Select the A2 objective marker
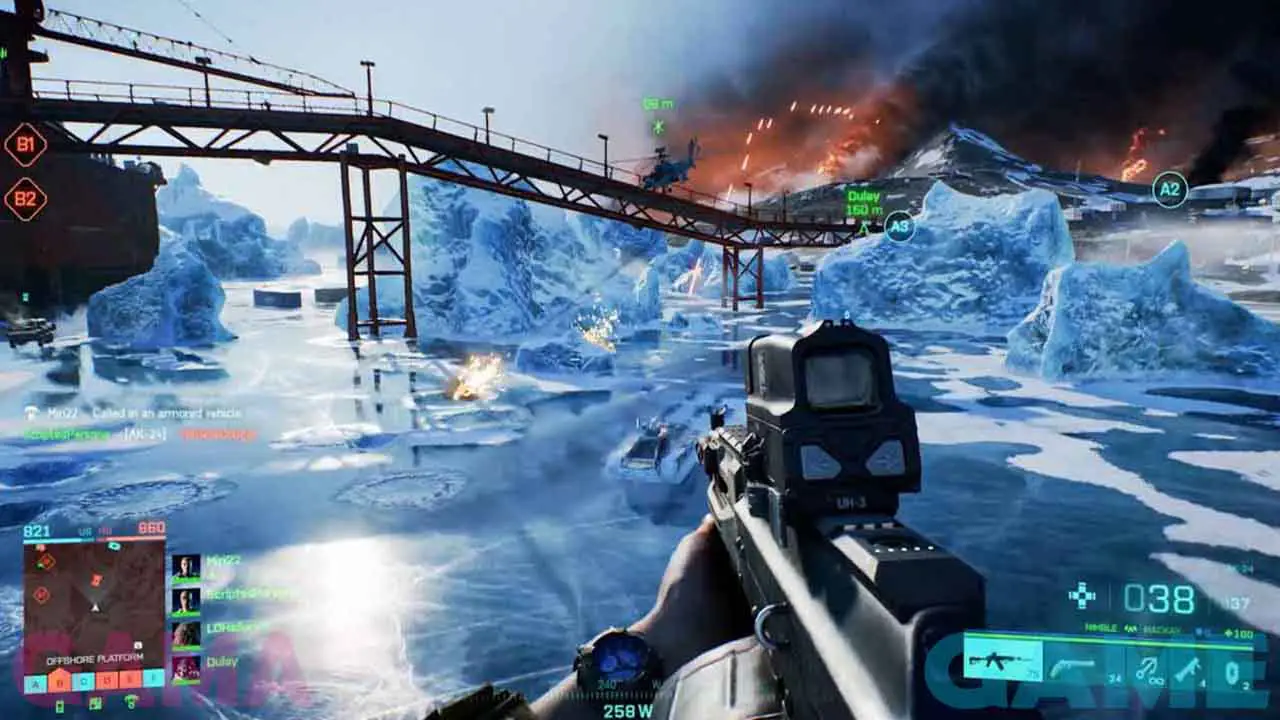 tap(1169, 190)
